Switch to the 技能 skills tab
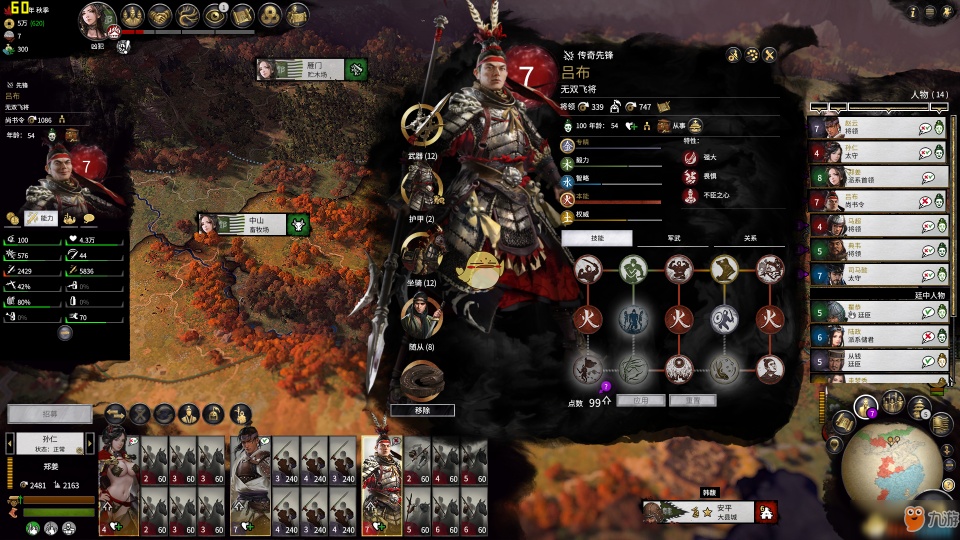The width and height of the screenshot is (960, 540). (597, 238)
